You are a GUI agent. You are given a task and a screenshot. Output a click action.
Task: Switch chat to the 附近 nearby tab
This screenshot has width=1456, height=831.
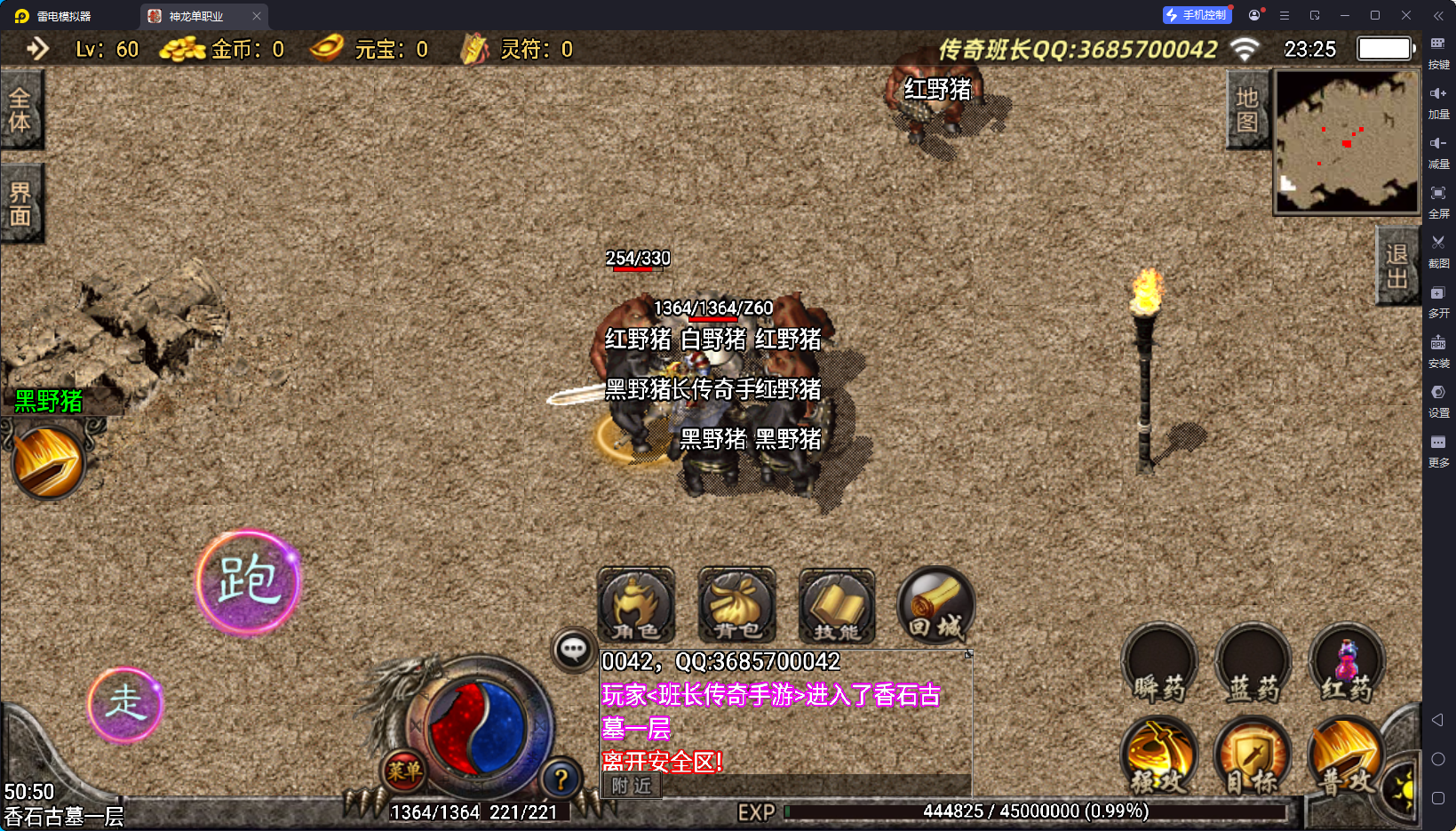[632, 786]
